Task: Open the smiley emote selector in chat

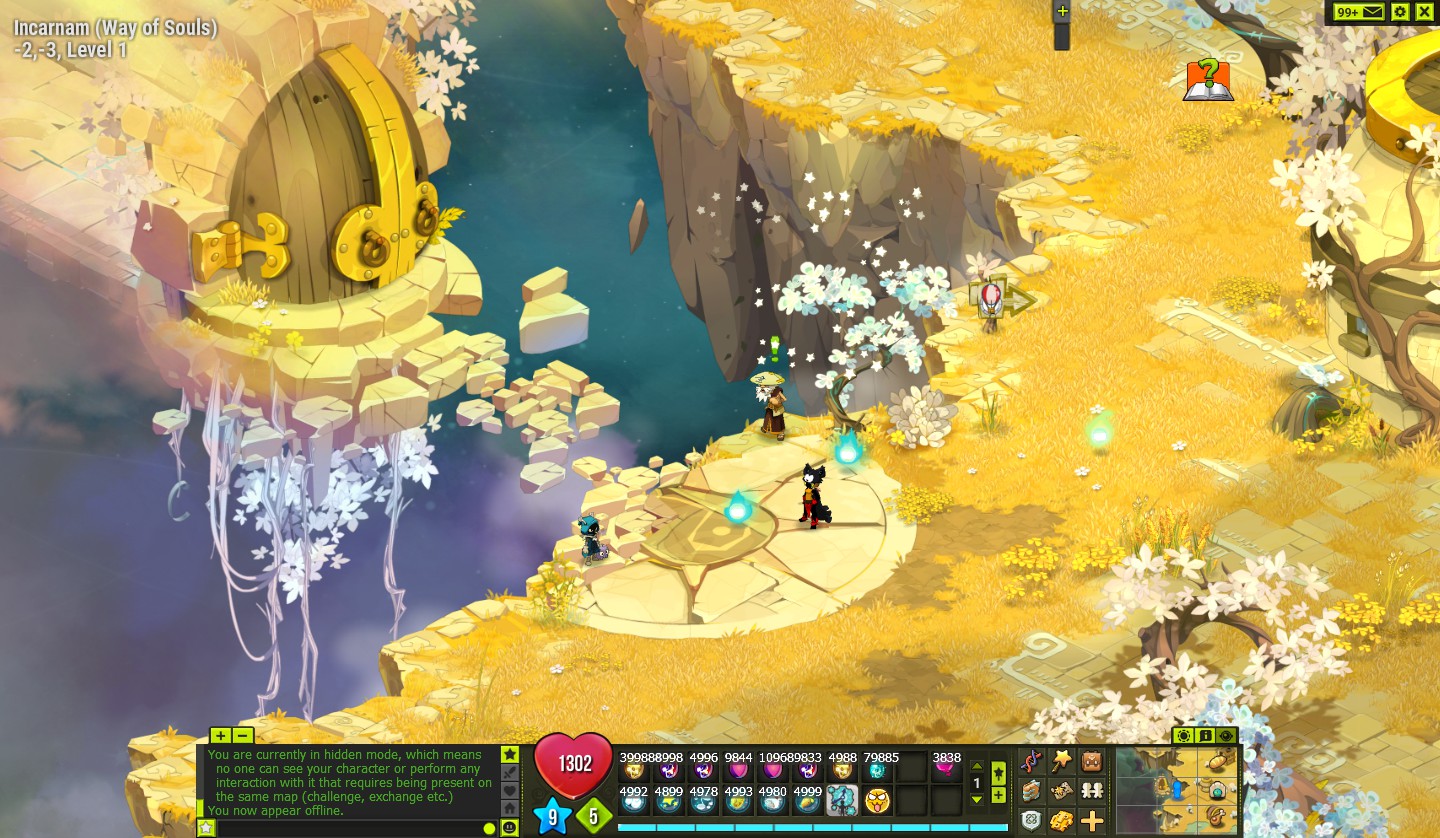Action: (510, 827)
